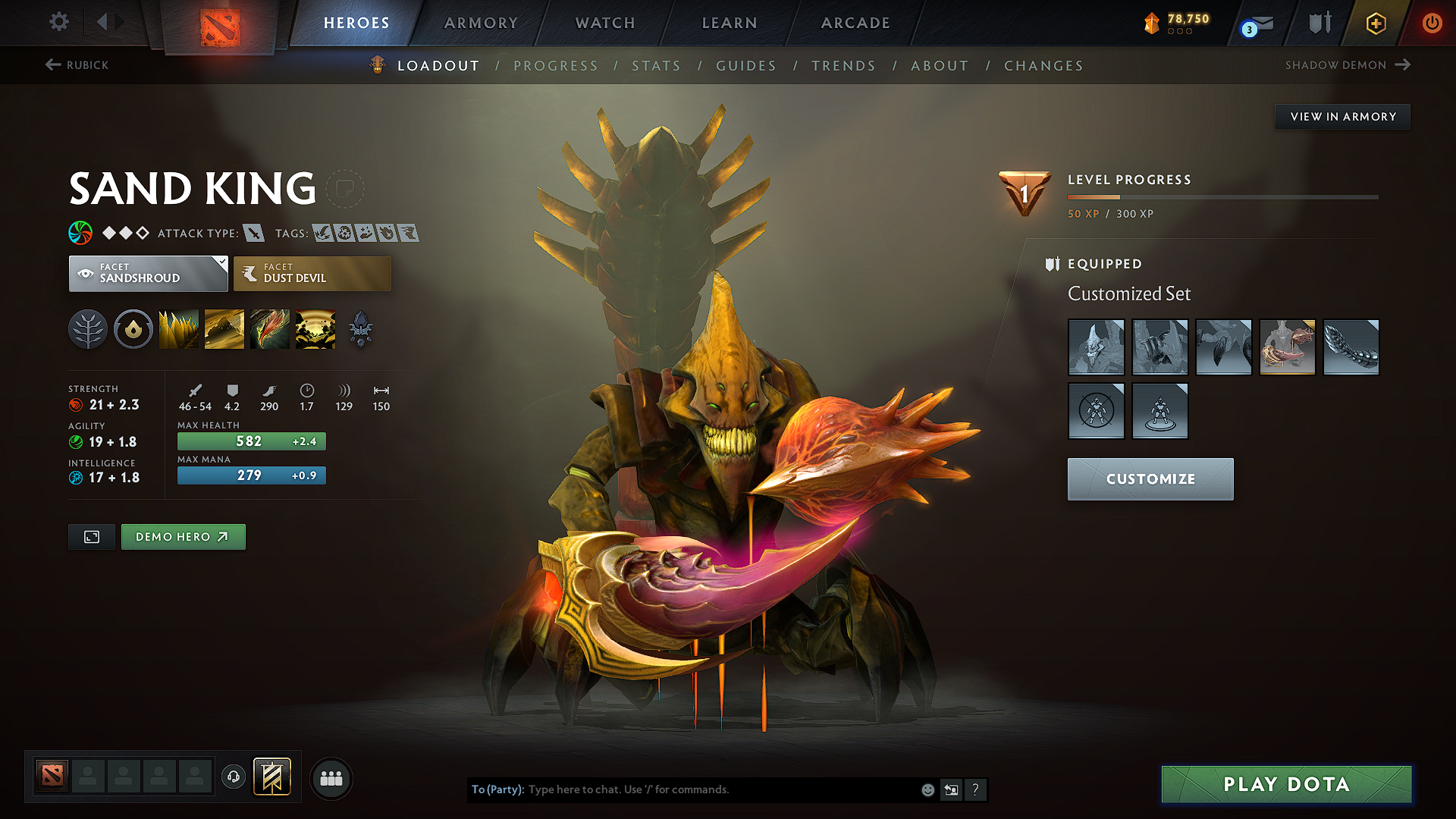Switch to the STATS tab
The width and height of the screenshot is (1456, 819).
[x=657, y=66]
